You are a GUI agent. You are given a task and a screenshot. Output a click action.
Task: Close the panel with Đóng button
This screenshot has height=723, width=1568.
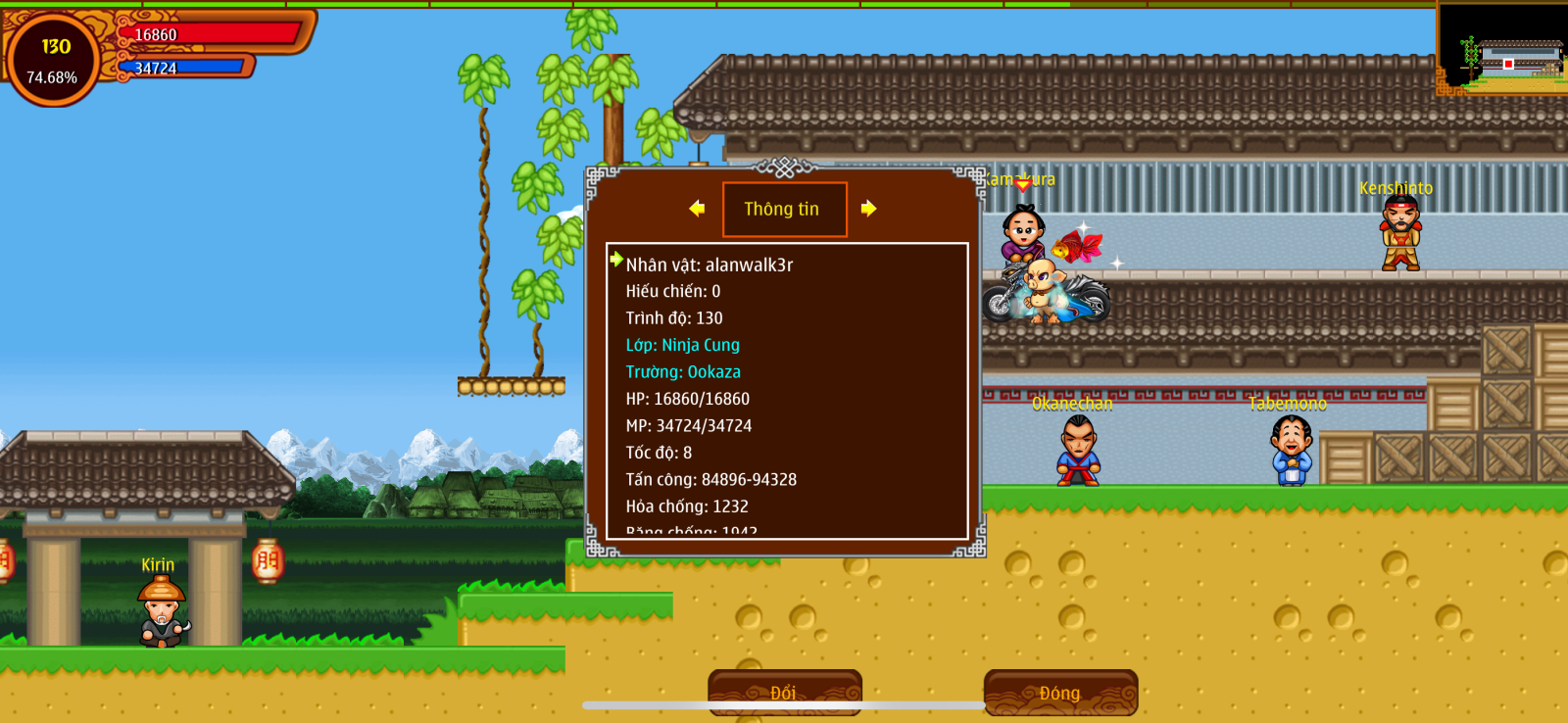1060,693
